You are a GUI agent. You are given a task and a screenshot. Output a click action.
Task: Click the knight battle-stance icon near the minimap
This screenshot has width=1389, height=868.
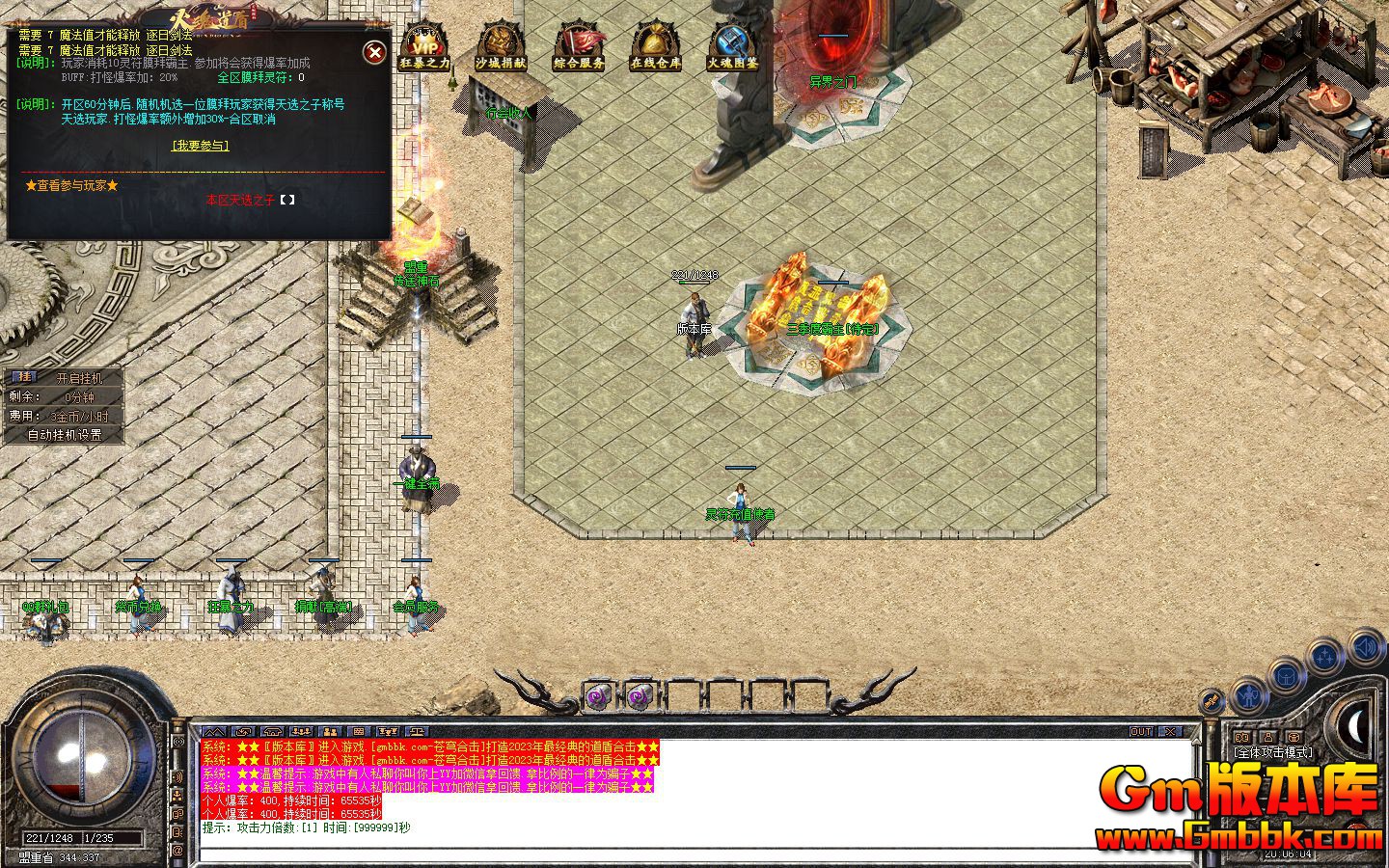pos(1249,696)
